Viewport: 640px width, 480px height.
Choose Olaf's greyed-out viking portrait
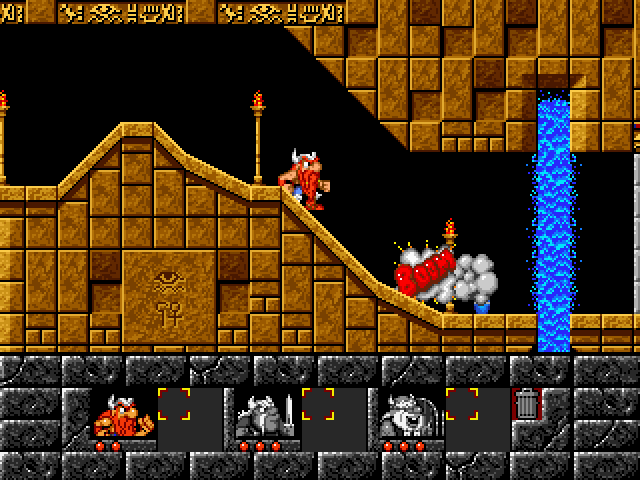click(x=409, y=413)
